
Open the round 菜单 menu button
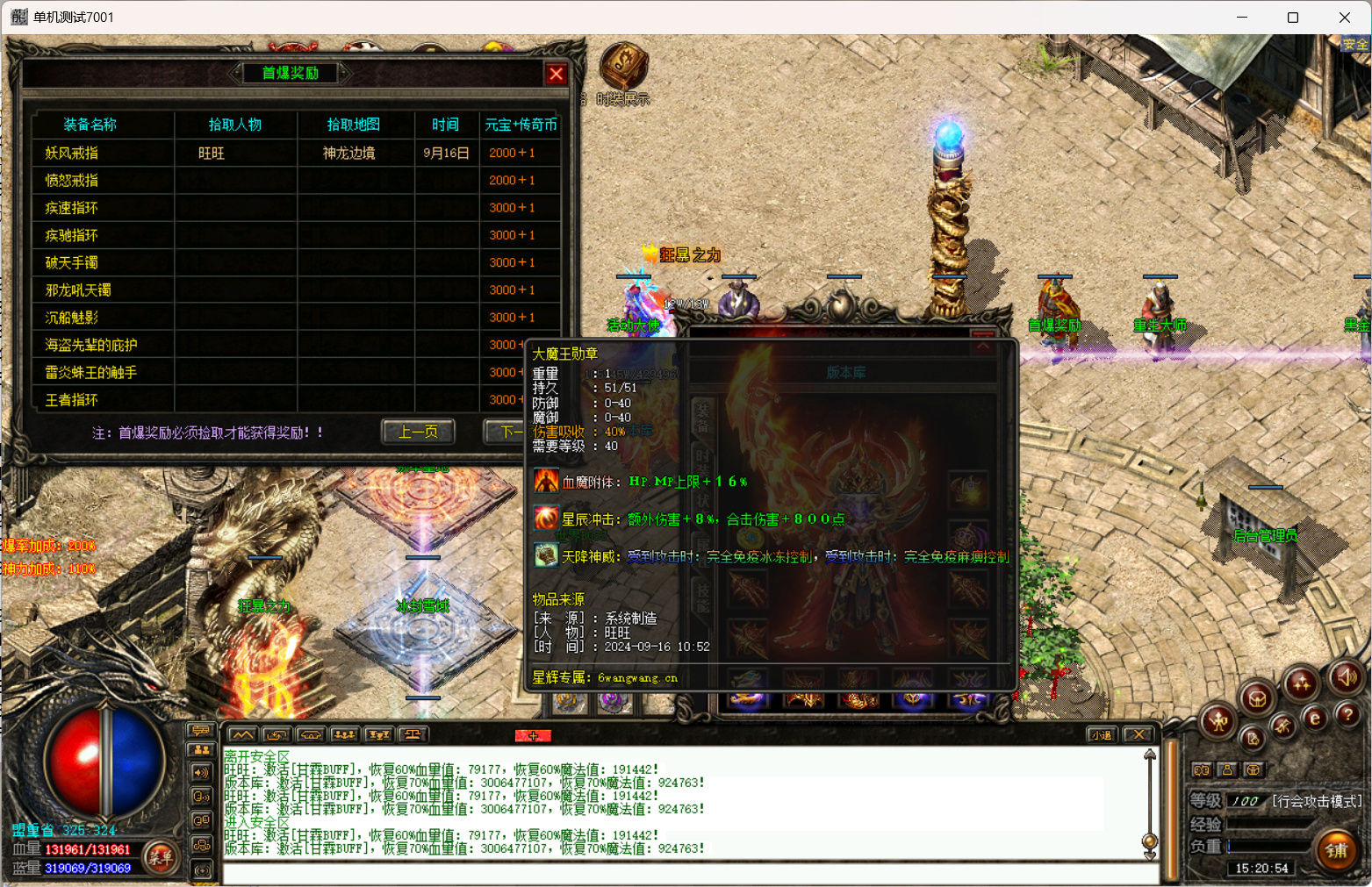(x=161, y=857)
